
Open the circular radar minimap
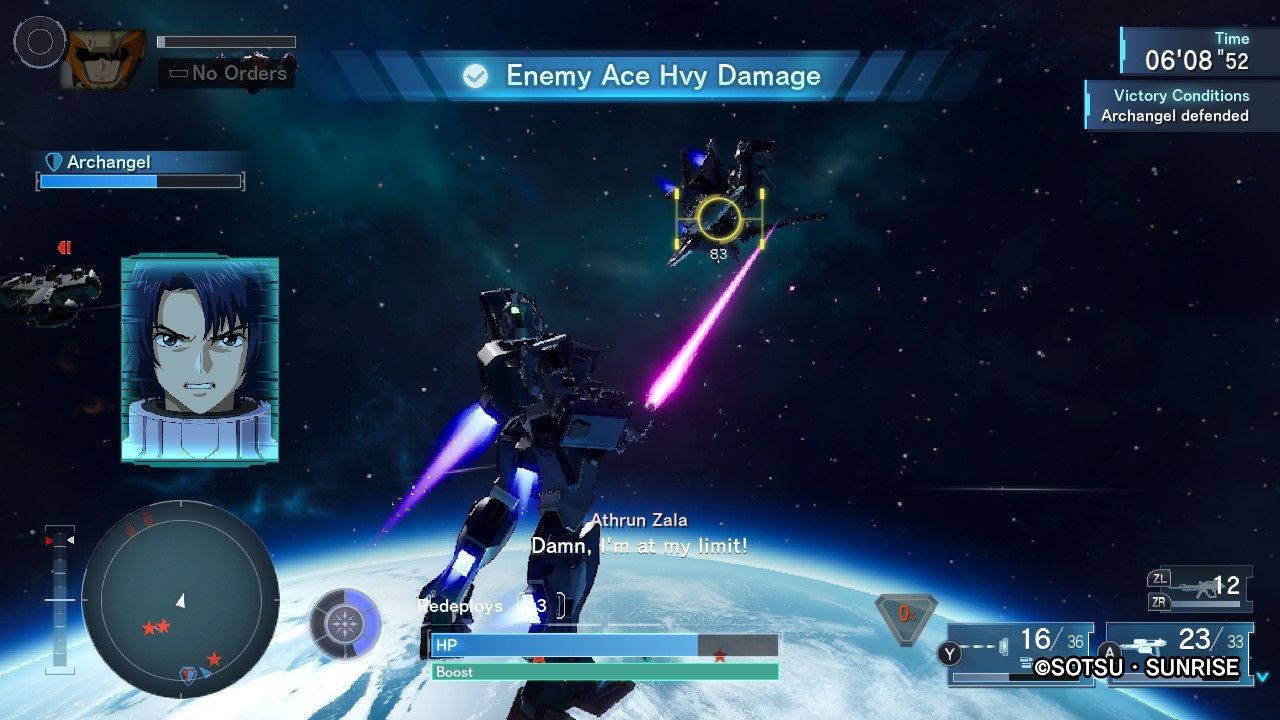pyautogui.click(x=180, y=599)
